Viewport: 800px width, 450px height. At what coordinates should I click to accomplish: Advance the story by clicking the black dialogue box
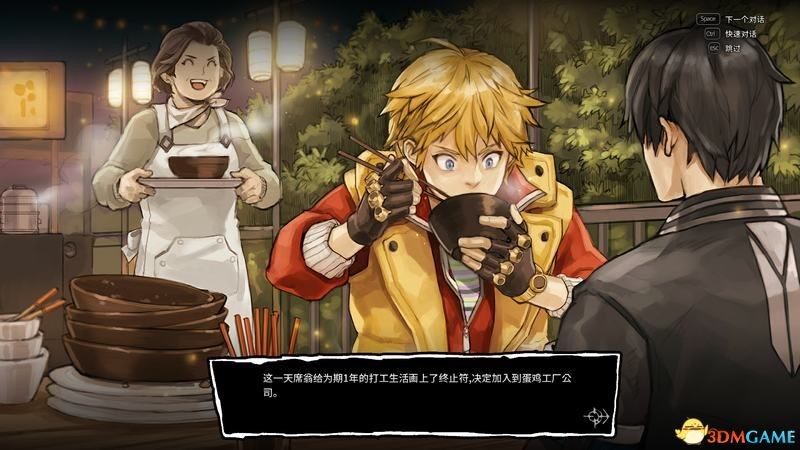[415, 393]
